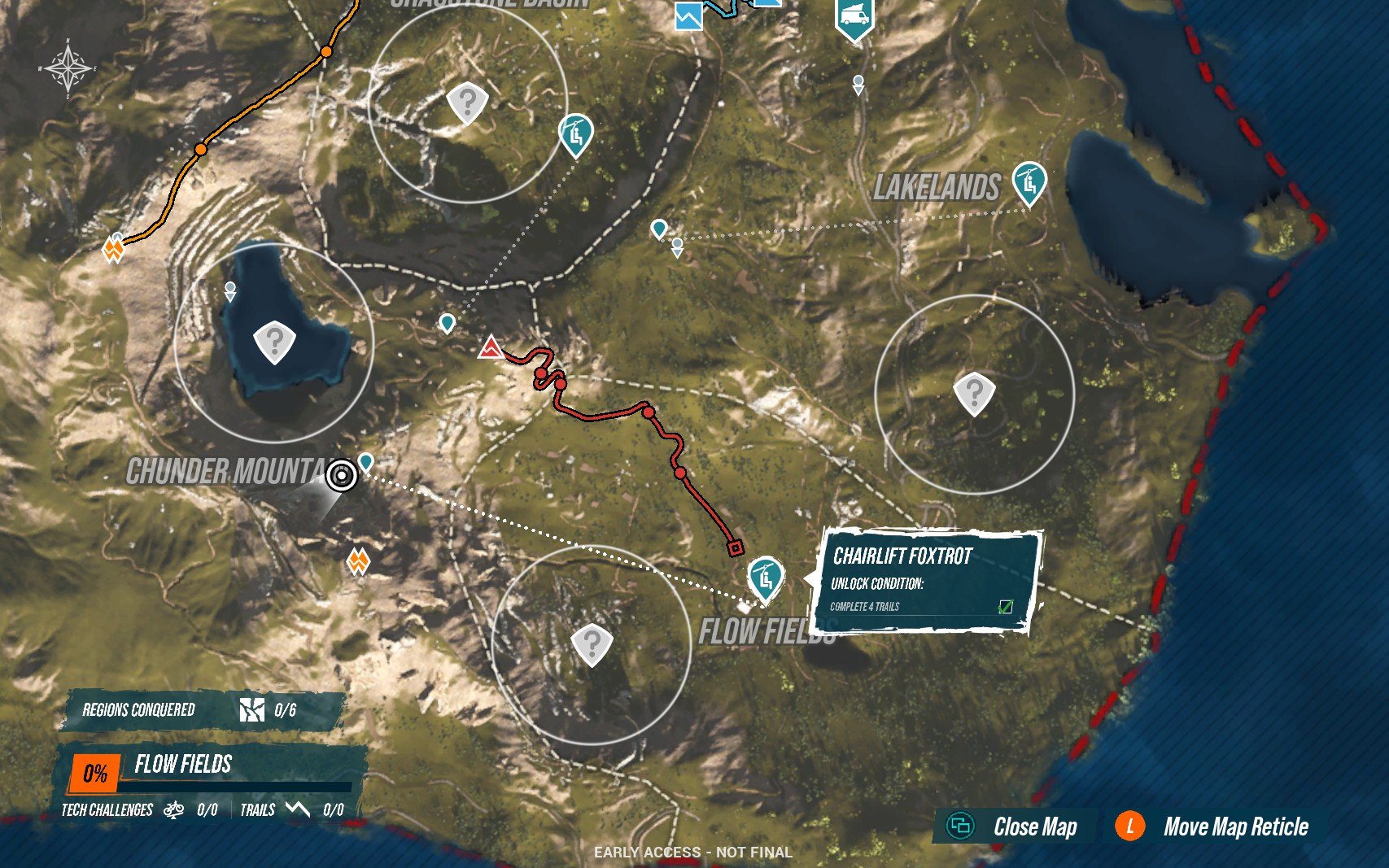Click the orange L Move Map Reticle button
Viewport: 1389px width, 868px height.
point(1130,827)
